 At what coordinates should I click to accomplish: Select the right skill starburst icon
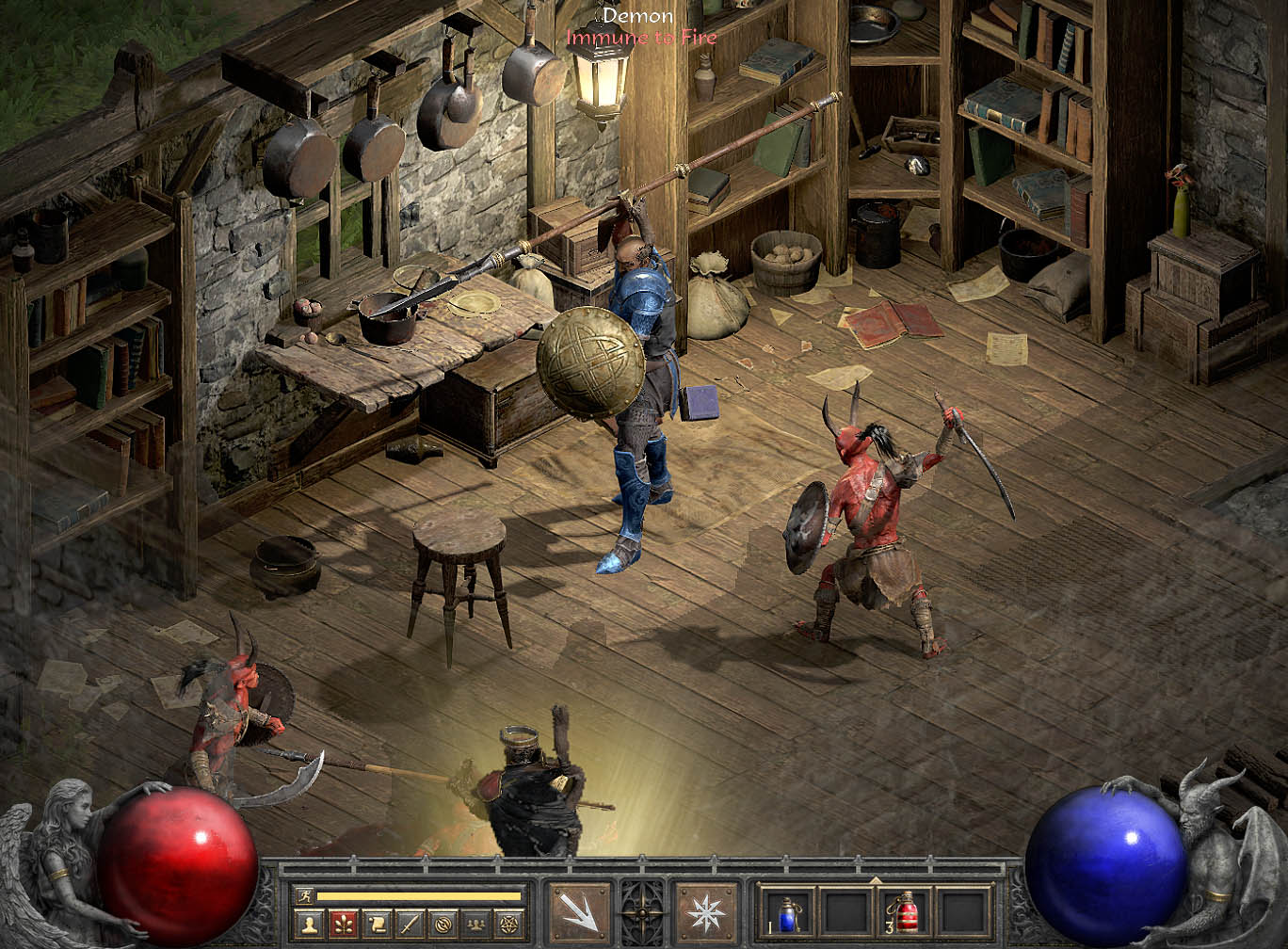707,913
